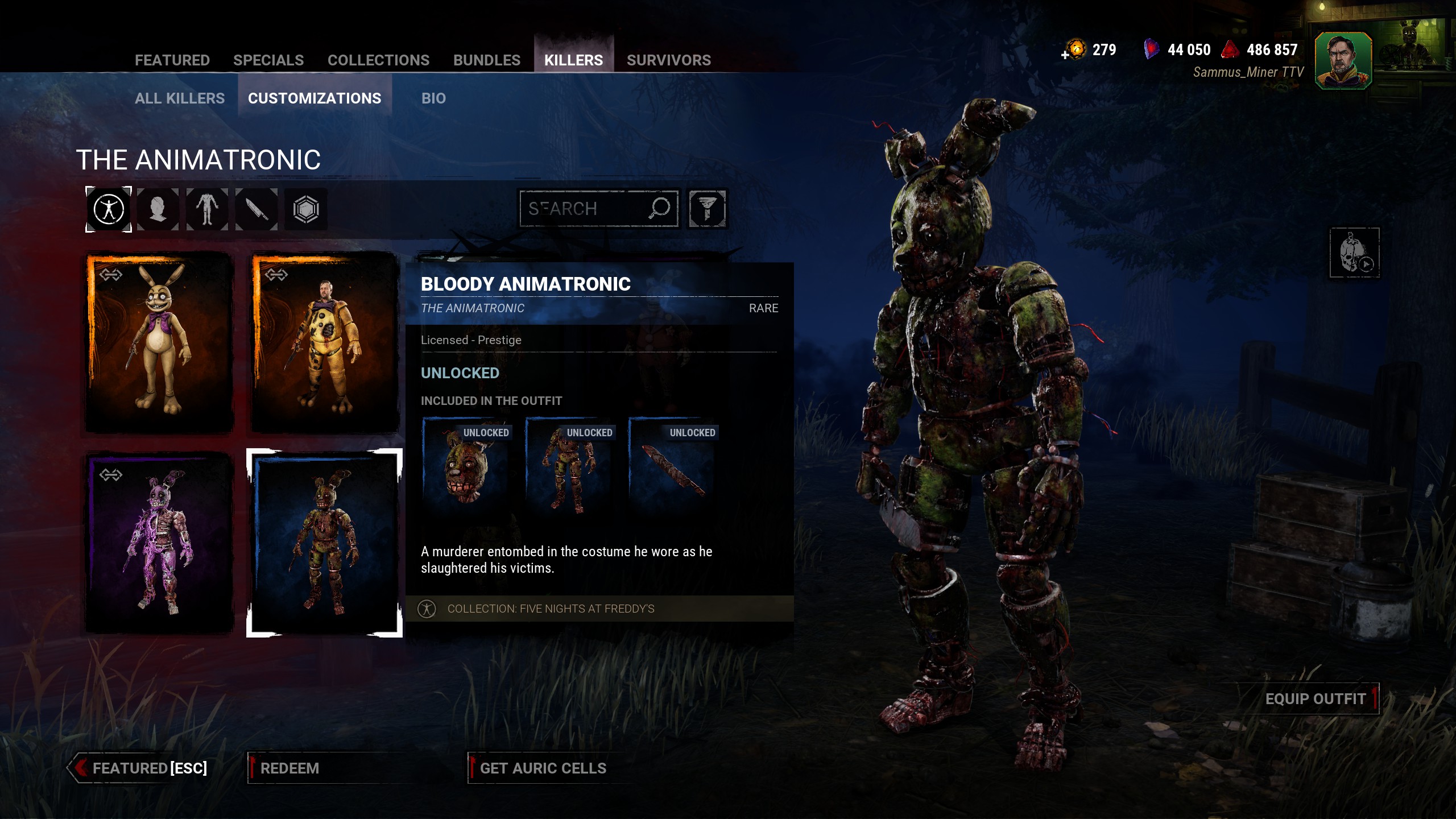Viewport: 1456px width, 819px height.
Task: Select the Survivors tab
Action: coord(668,60)
